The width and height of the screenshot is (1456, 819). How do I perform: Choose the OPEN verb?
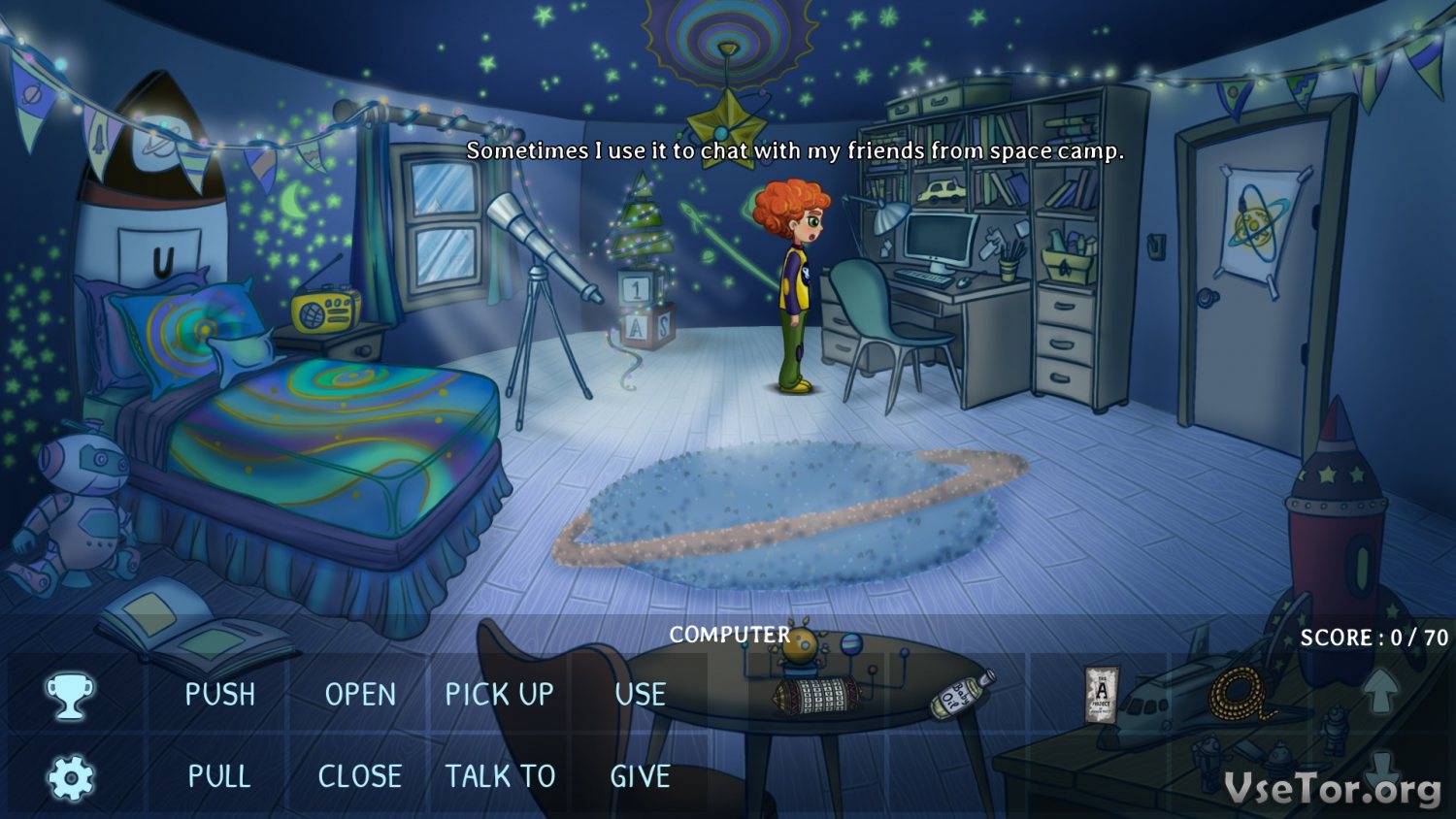tap(360, 695)
